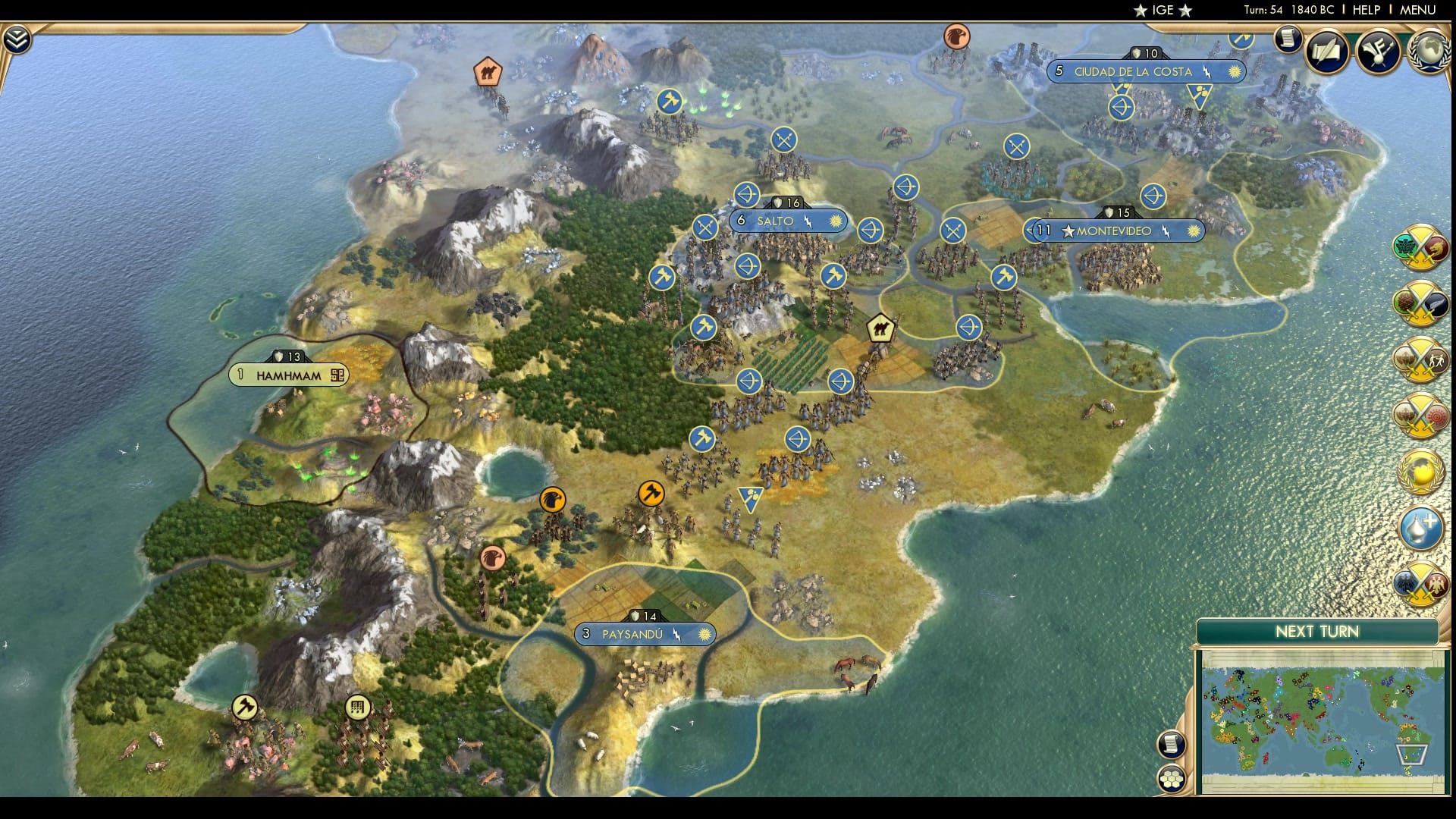The image size is (1456, 819).
Task: Open the MENU item in the top bar
Action: [1420, 11]
